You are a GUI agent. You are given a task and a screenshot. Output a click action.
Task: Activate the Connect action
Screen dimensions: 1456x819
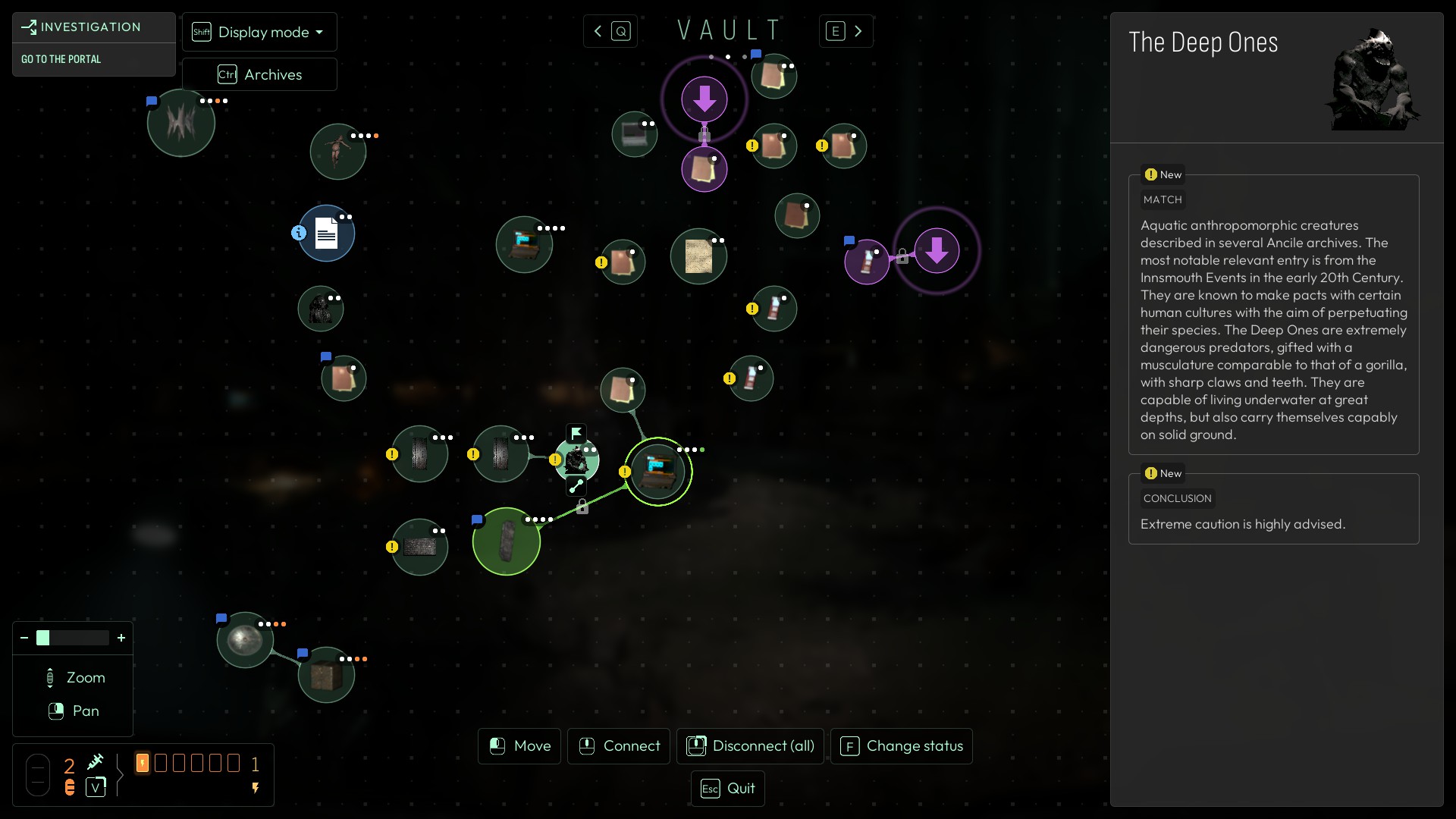tap(619, 746)
